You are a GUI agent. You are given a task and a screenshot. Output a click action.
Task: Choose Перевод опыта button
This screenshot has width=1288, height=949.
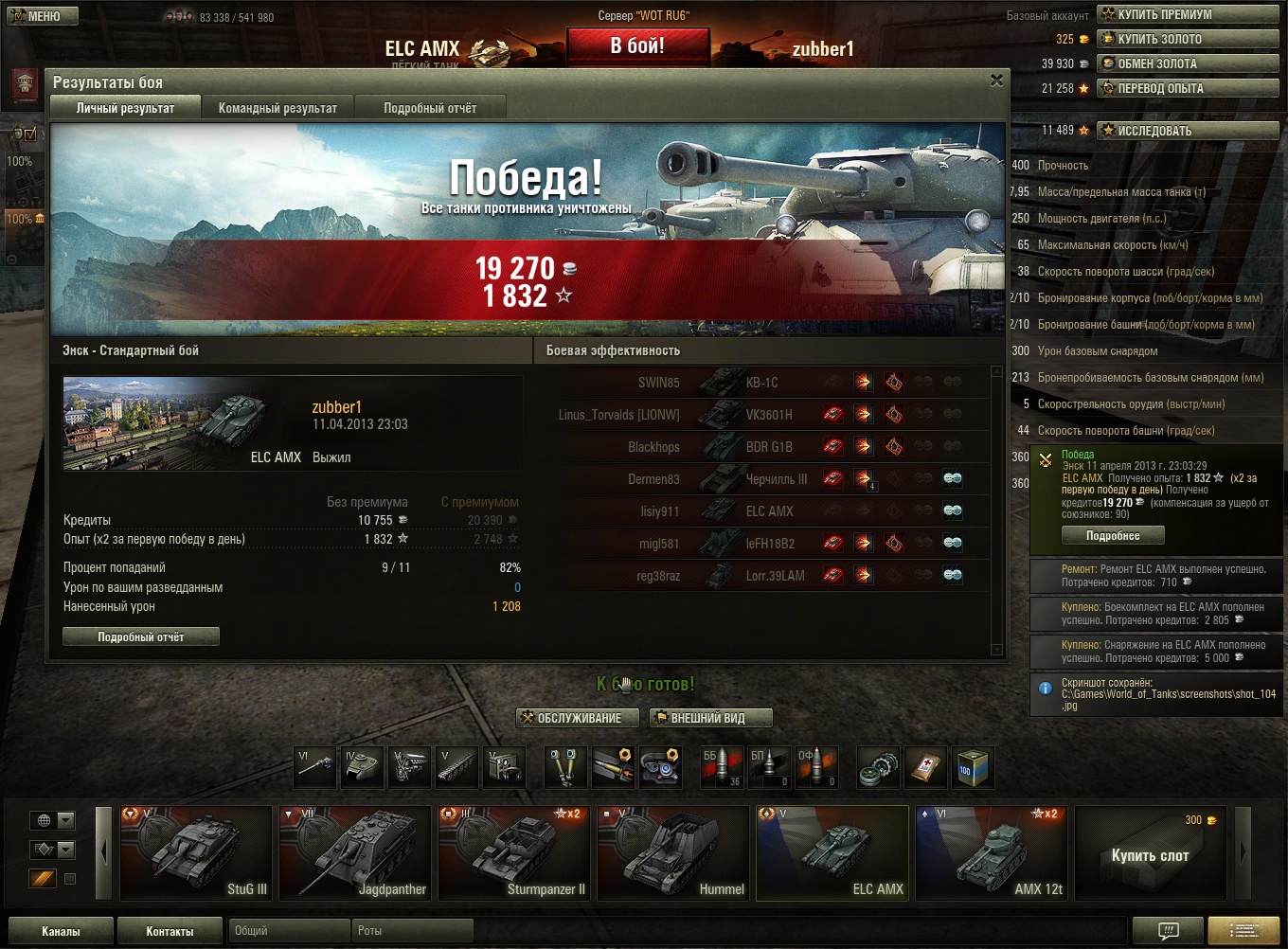pos(1160,88)
